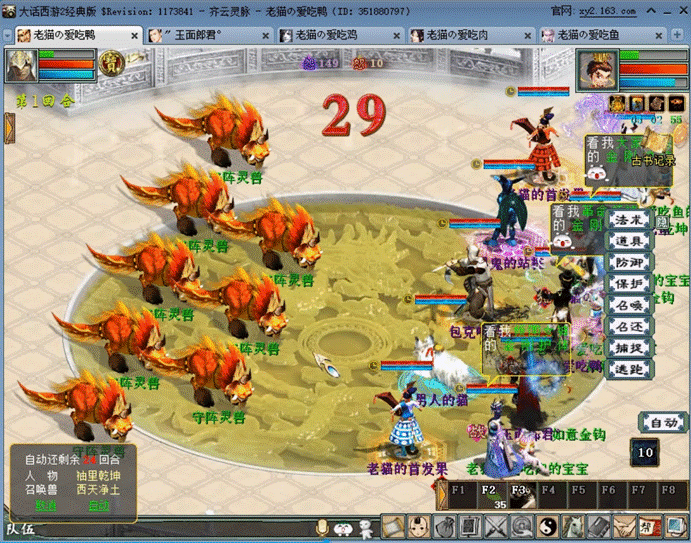Select the 防御 defend command
Screen dimensions: 691x543
(628, 262)
